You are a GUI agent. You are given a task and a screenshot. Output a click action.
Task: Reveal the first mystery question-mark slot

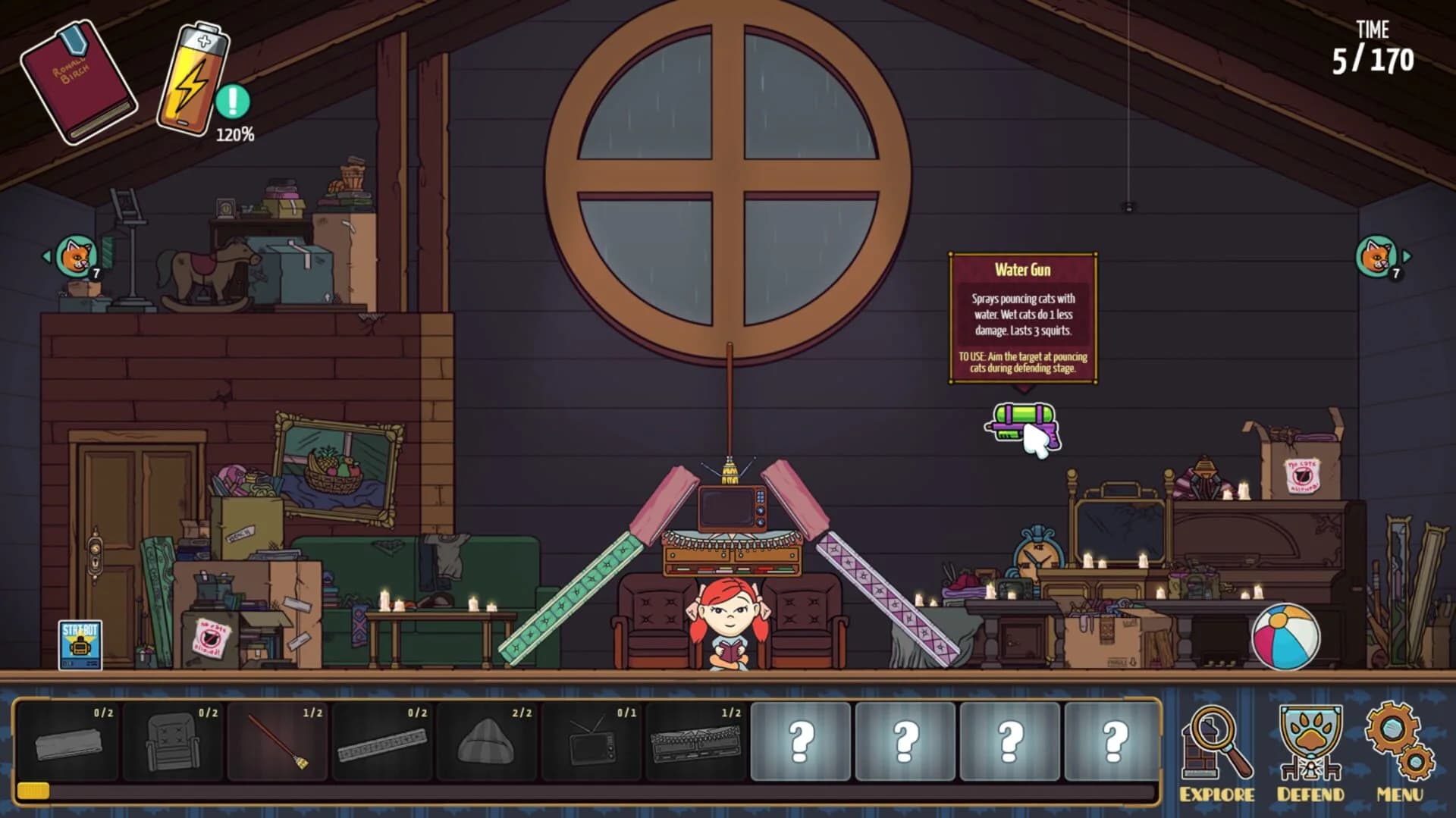tap(800, 739)
